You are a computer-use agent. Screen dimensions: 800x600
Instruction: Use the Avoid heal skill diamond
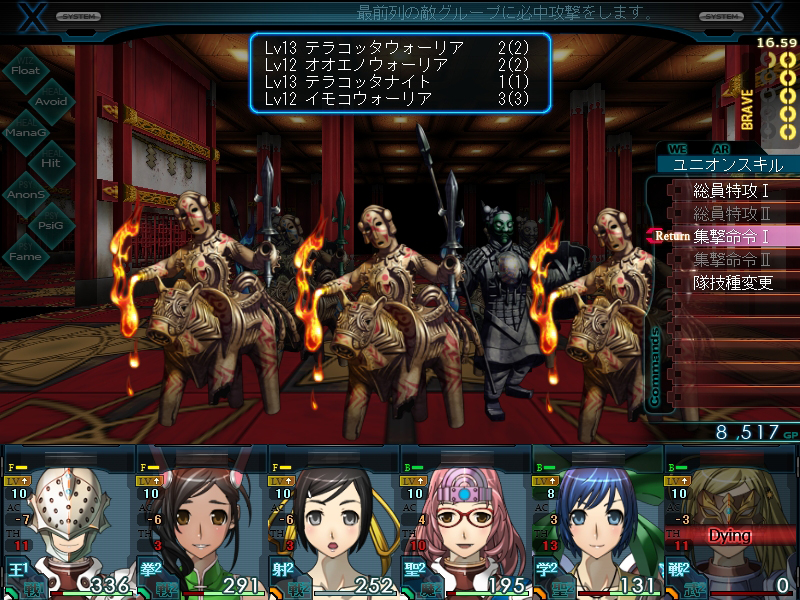50,101
